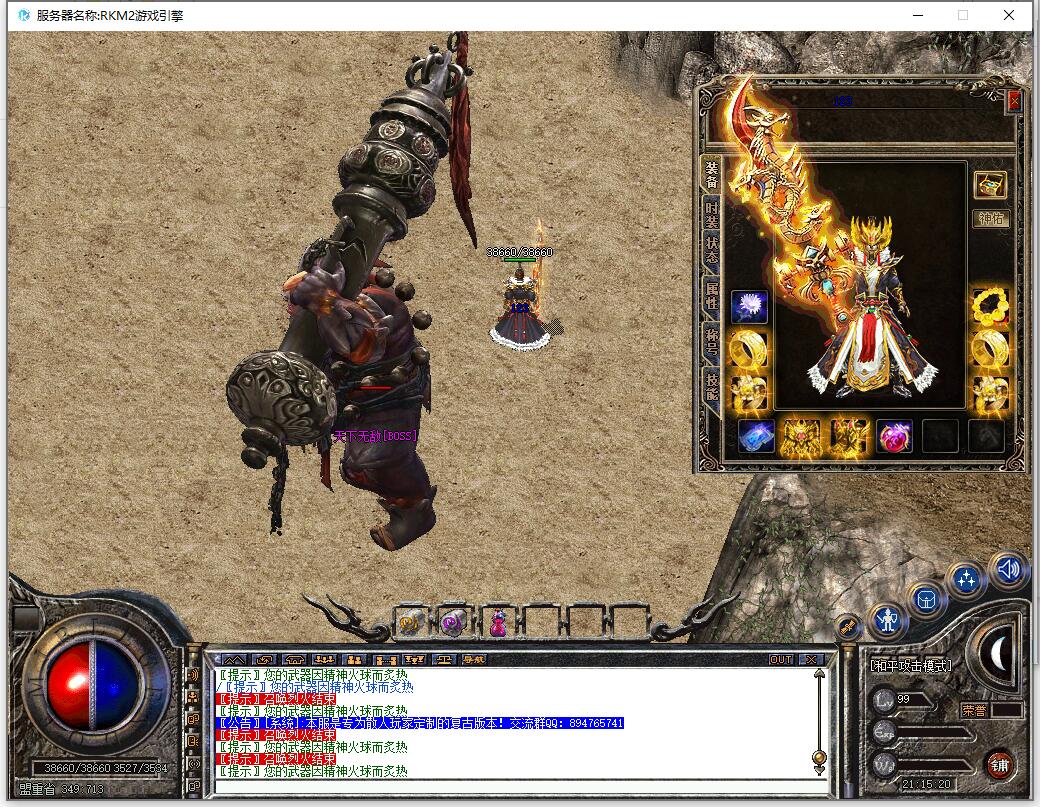This screenshot has width=1040, height=807.
Task: Toggle sound with the speaker button
Action: (x=1010, y=569)
